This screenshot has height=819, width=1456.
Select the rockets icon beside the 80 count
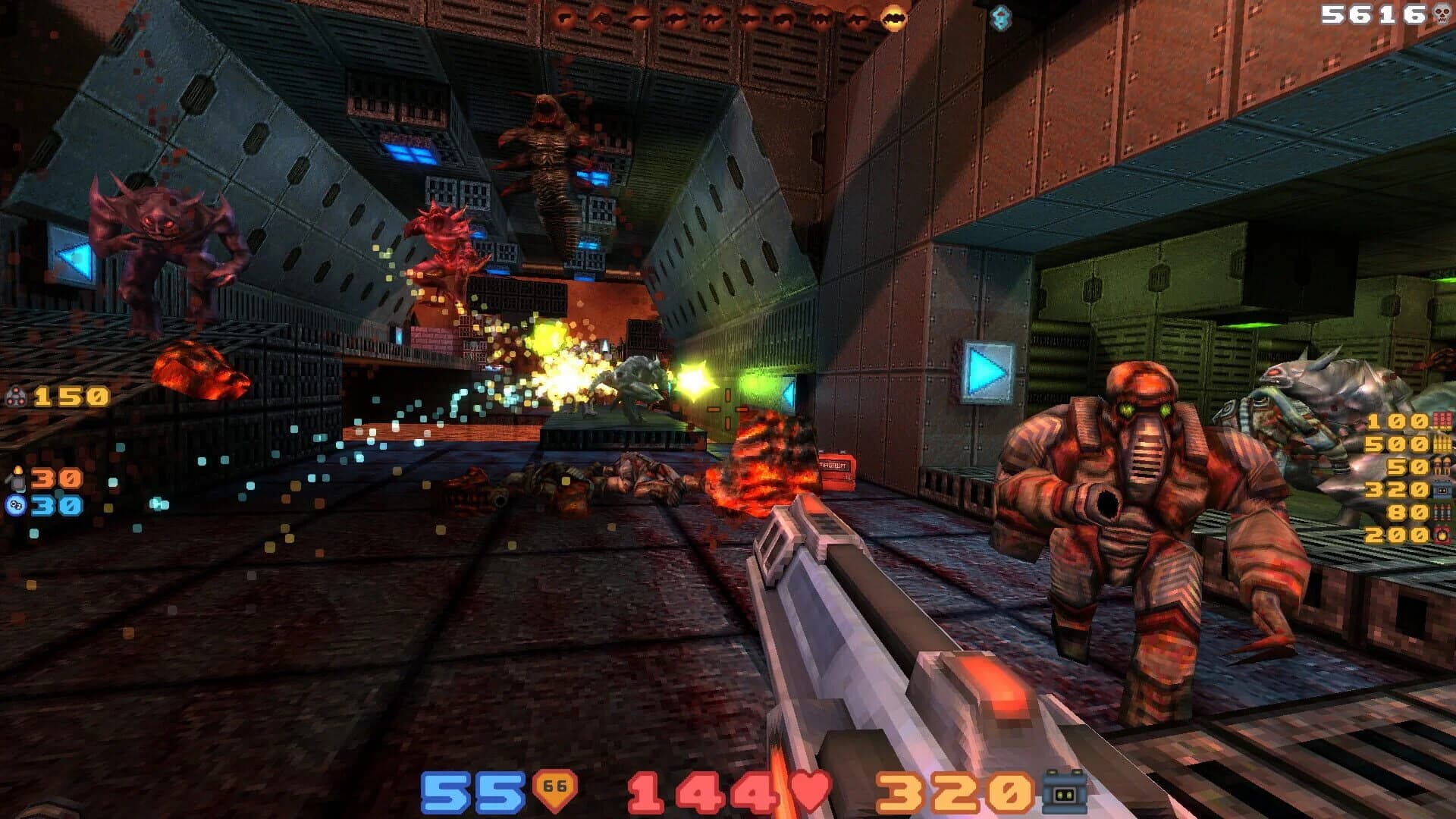(1442, 512)
